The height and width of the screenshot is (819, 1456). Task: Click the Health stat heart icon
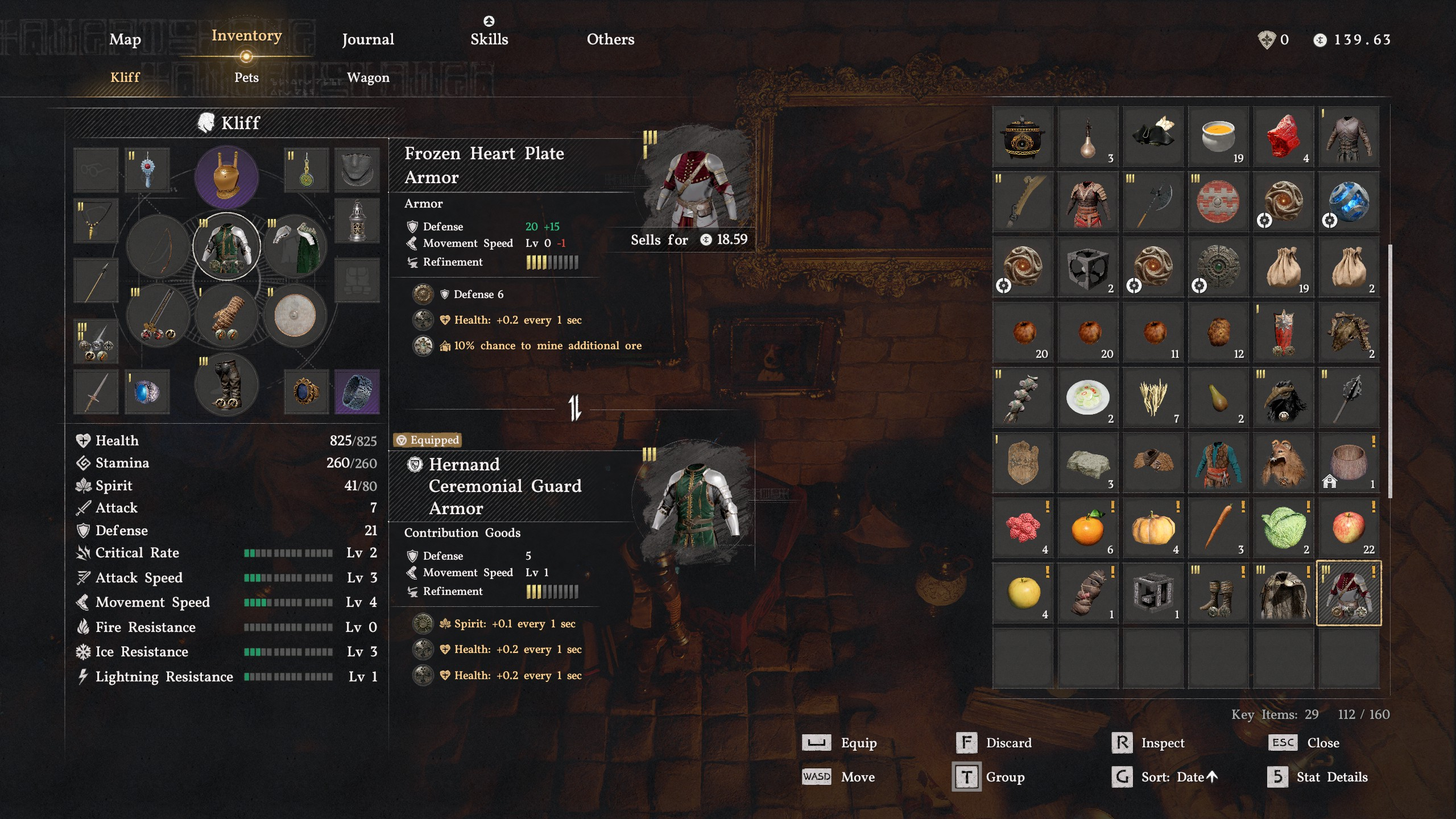pyautogui.click(x=82, y=440)
